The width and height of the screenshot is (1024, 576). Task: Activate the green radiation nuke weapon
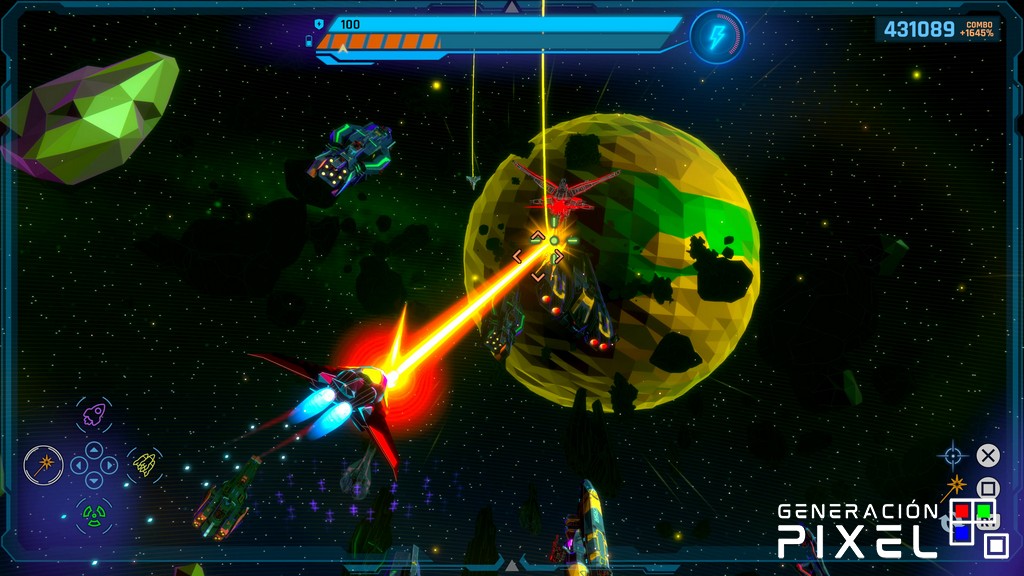(94, 515)
